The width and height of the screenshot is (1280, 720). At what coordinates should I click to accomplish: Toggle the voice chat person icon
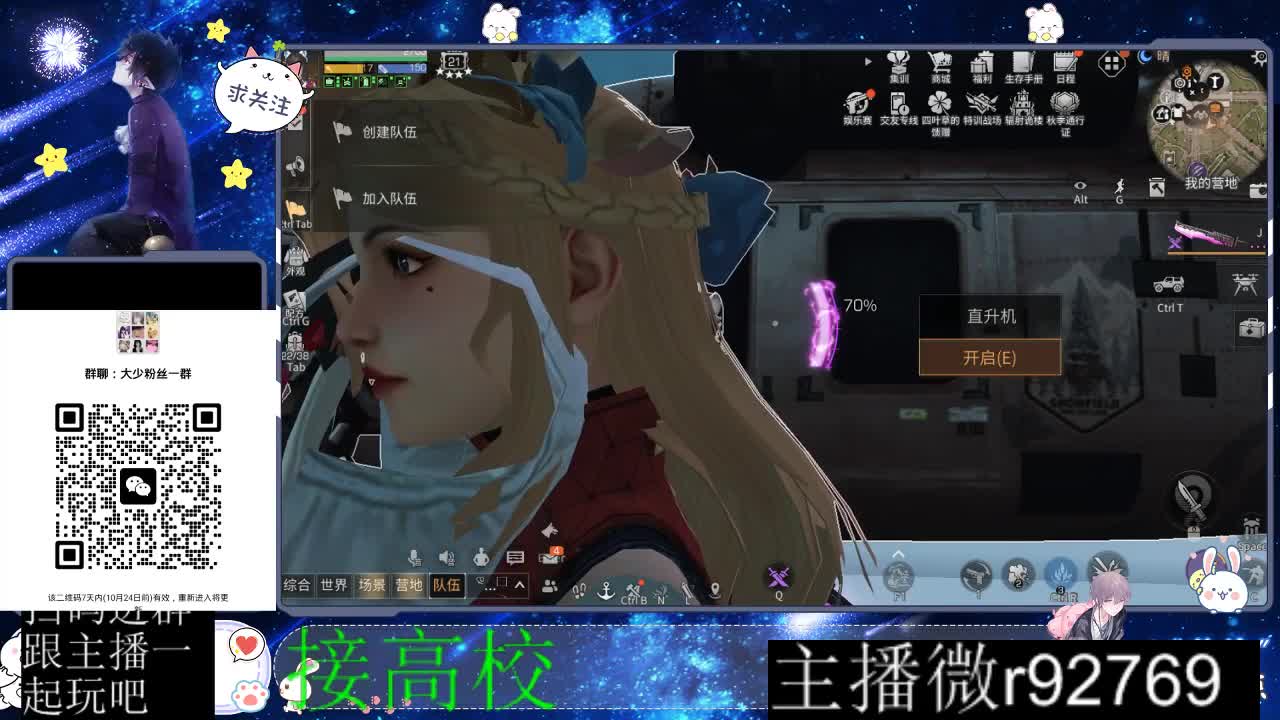click(483, 559)
